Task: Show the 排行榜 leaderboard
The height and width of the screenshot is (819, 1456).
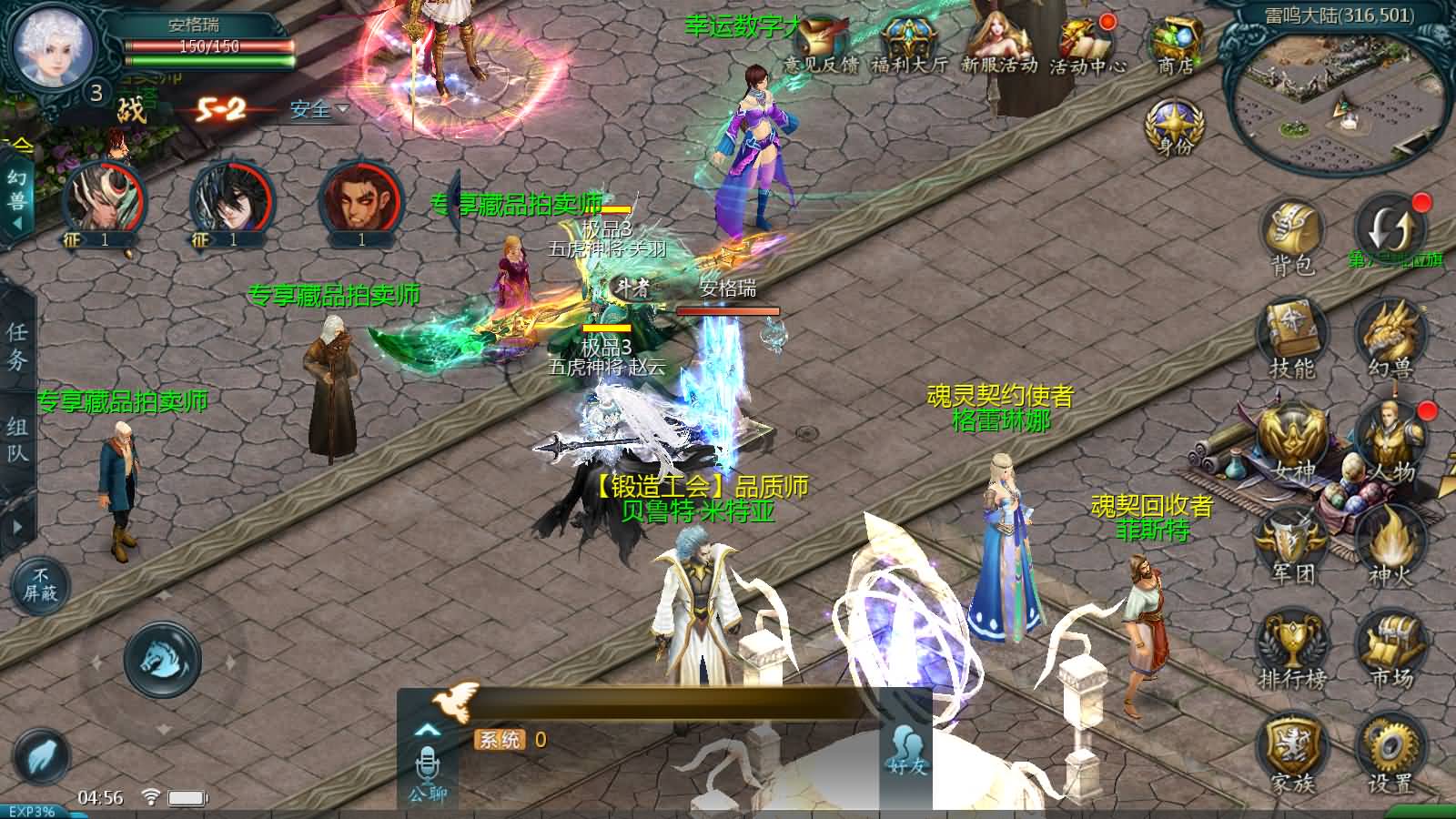Action: (x=1292, y=648)
